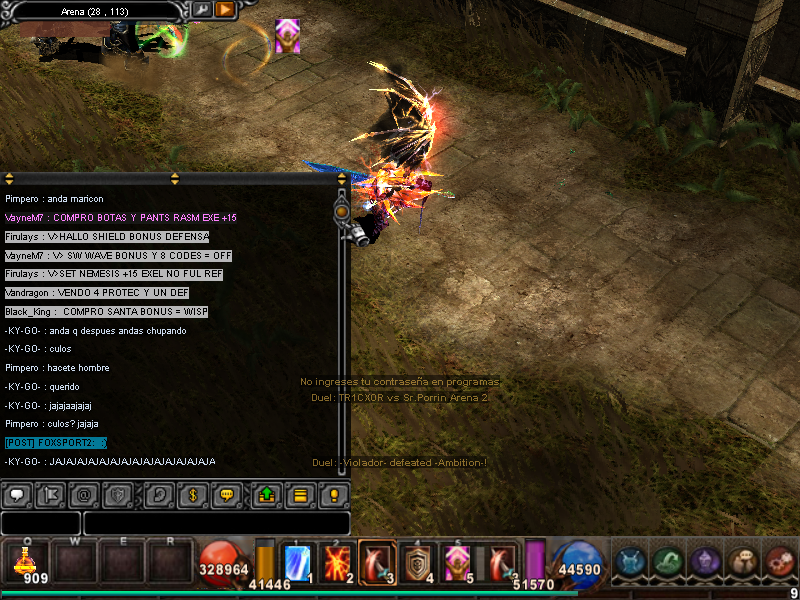The height and width of the screenshot is (600, 800).
Task: Click the orange play arrow button
Action: (x=224, y=10)
